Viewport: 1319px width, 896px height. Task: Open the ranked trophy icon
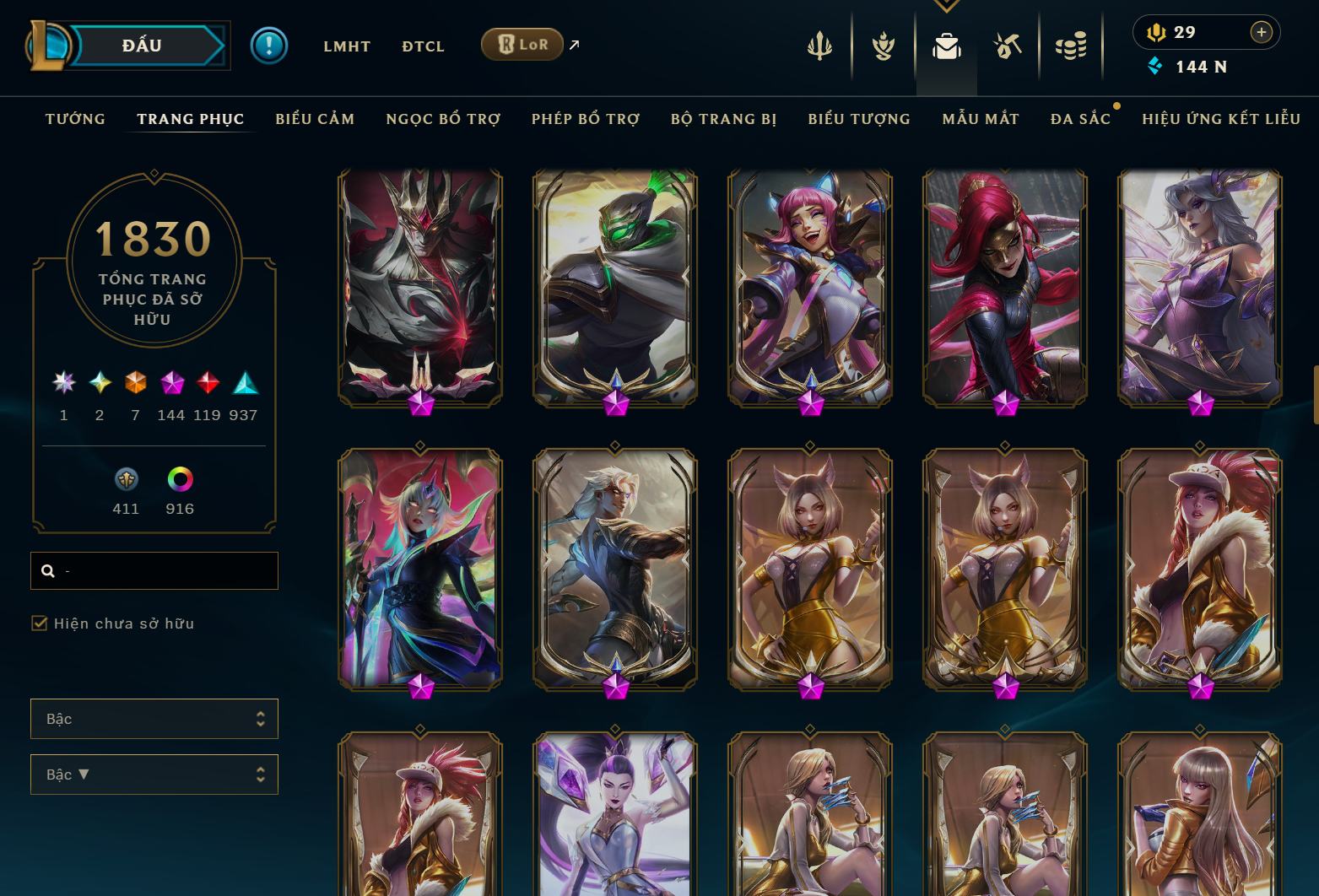[x=882, y=46]
